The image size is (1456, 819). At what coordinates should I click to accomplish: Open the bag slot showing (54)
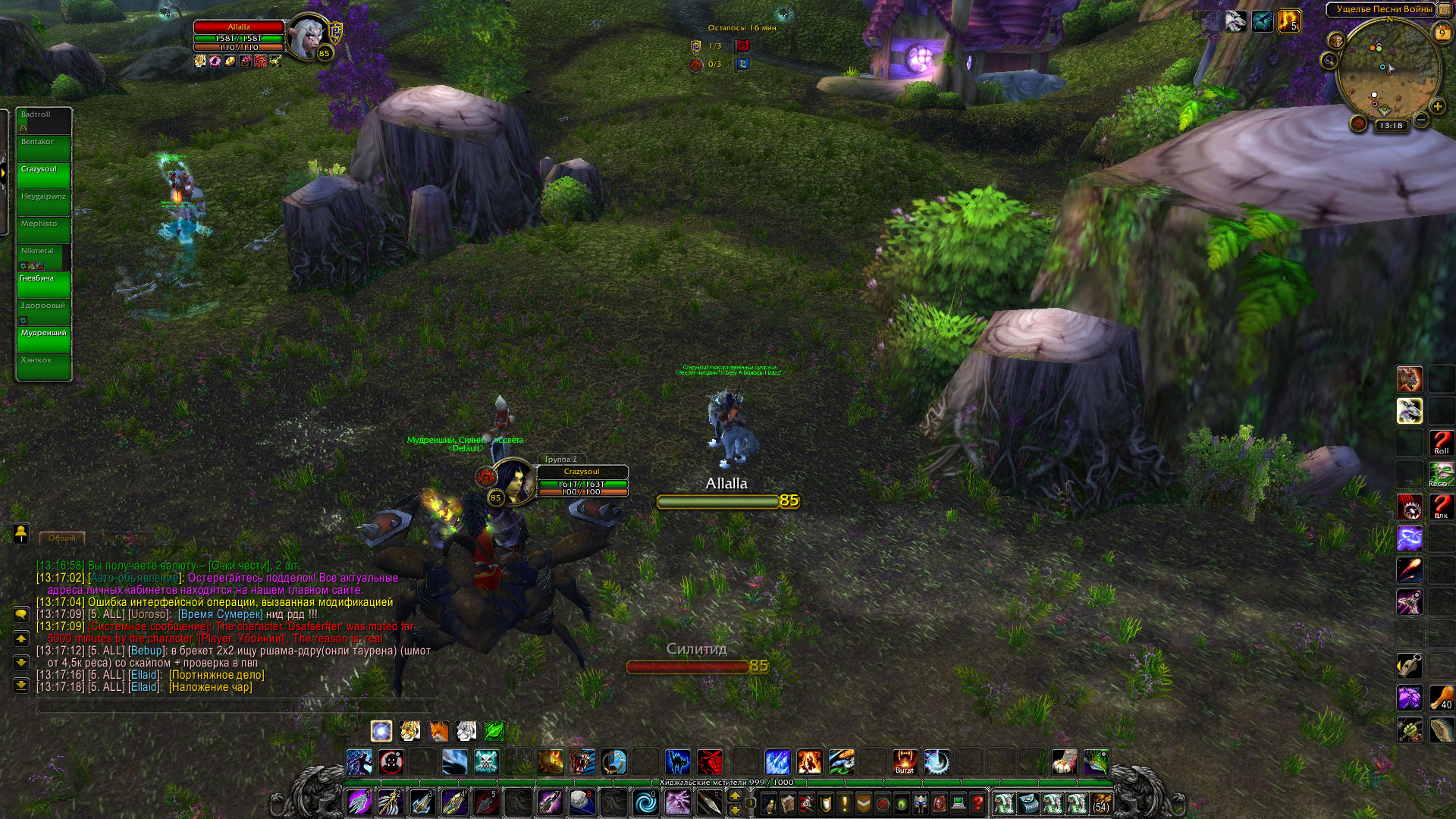pyautogui.click(x=1100, y=803)
